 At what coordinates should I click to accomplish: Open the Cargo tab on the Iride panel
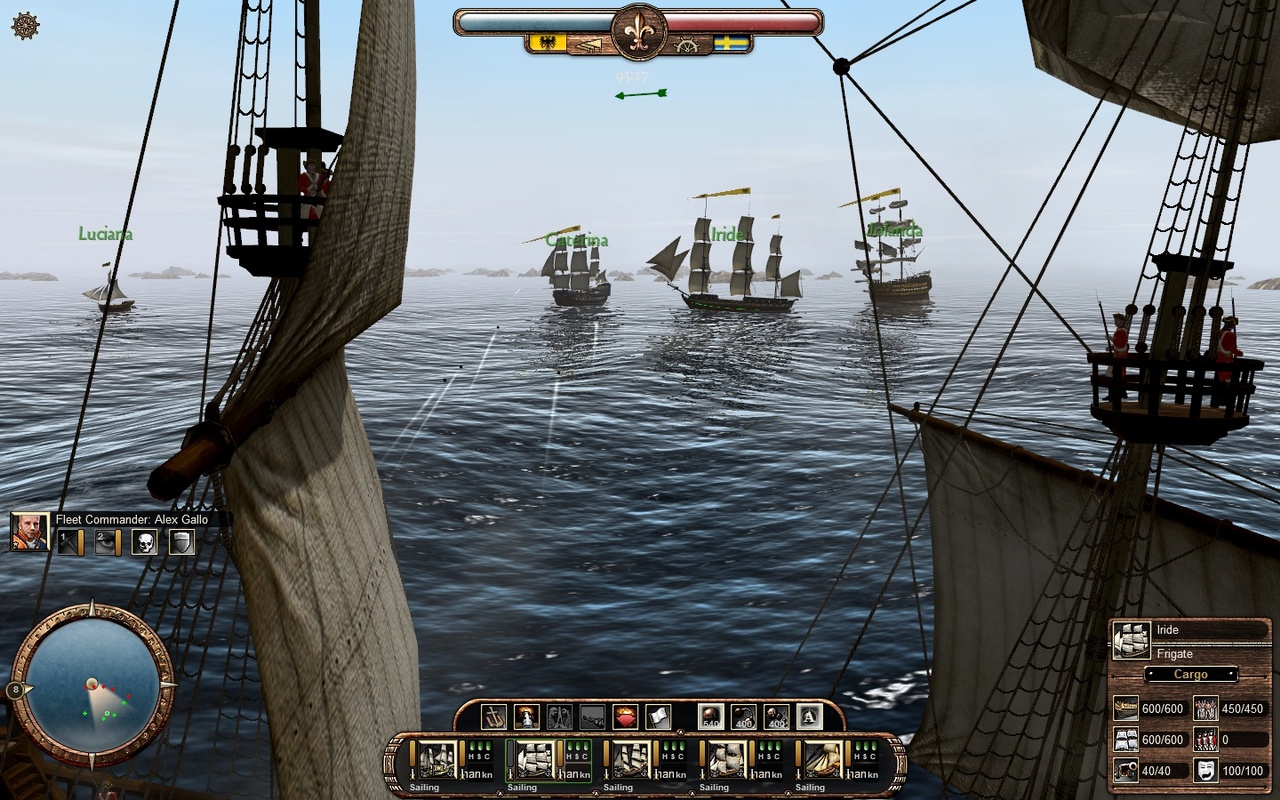pos(1191,674)
